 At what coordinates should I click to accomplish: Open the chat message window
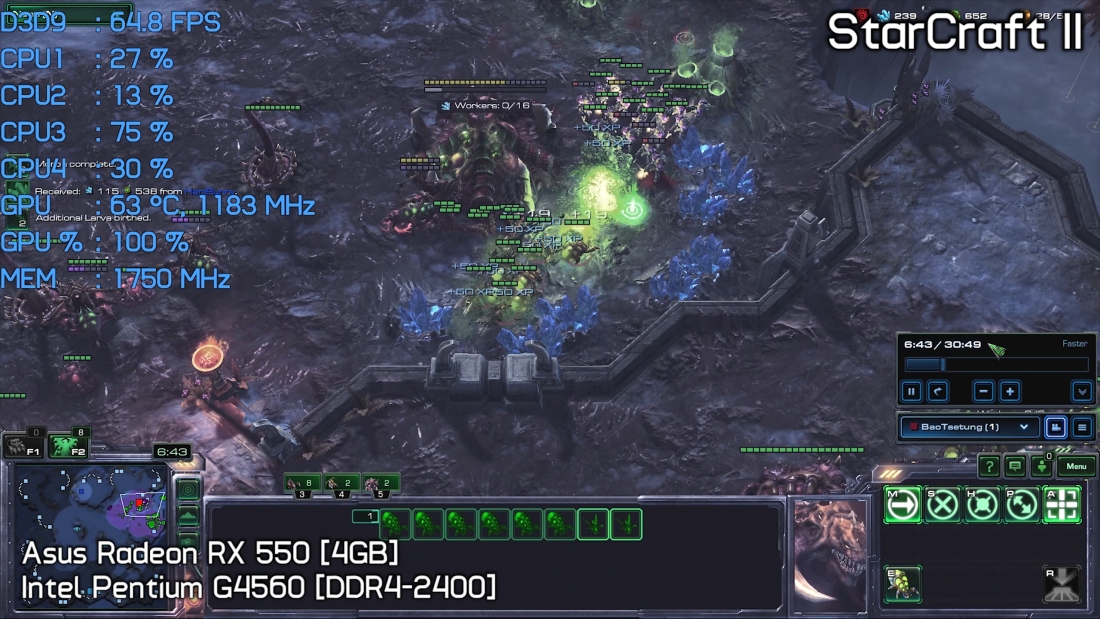1015,466
